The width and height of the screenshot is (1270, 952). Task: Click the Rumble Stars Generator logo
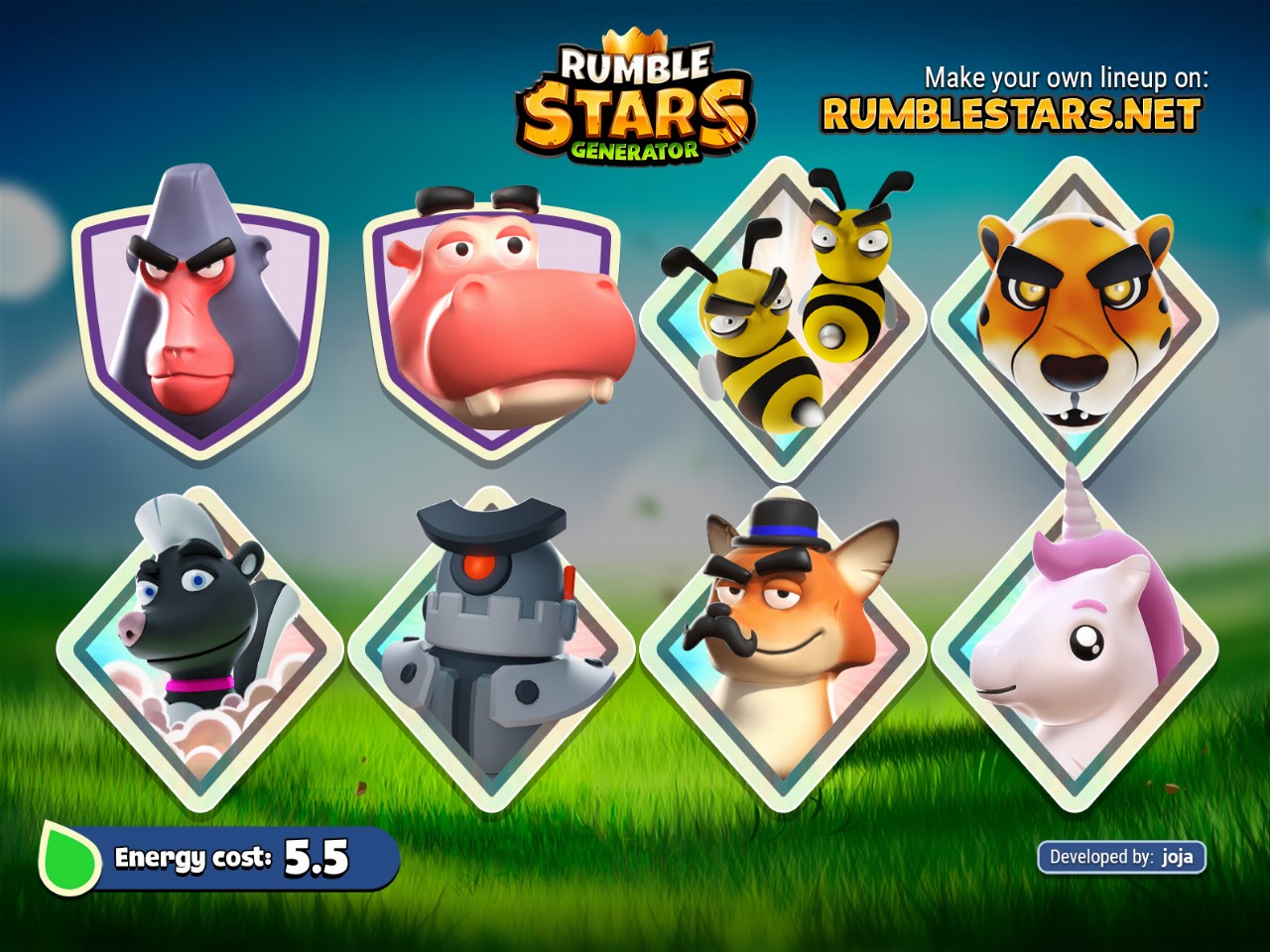point(635,104)
